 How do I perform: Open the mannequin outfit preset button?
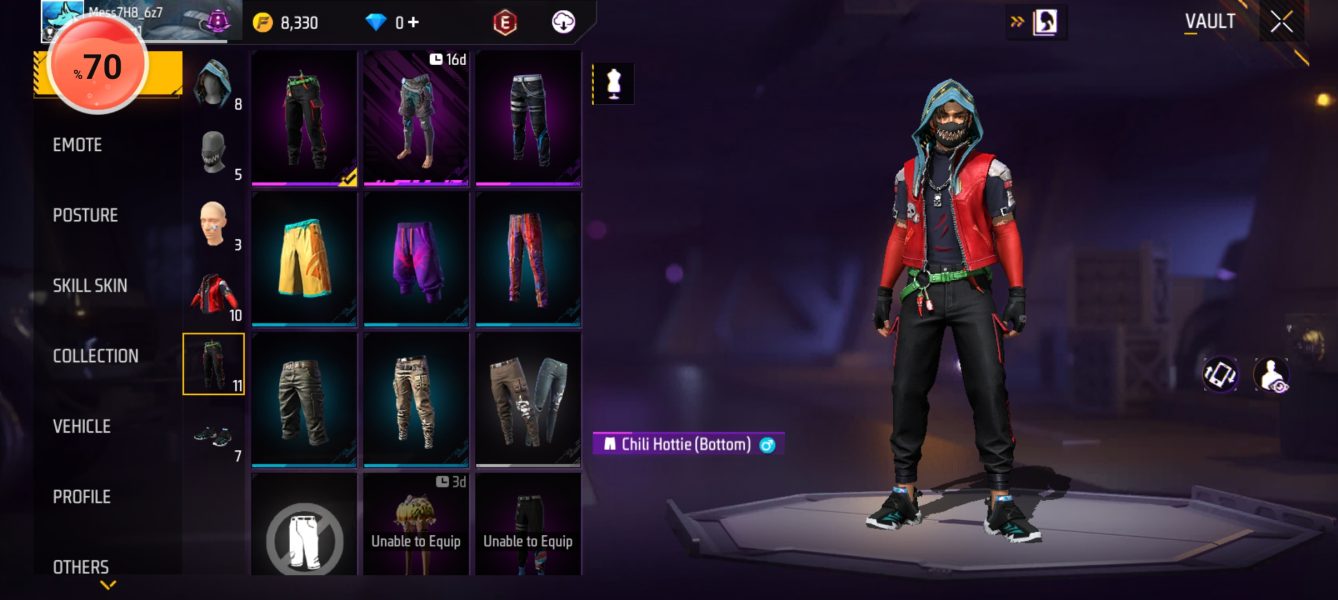(614, 84)
